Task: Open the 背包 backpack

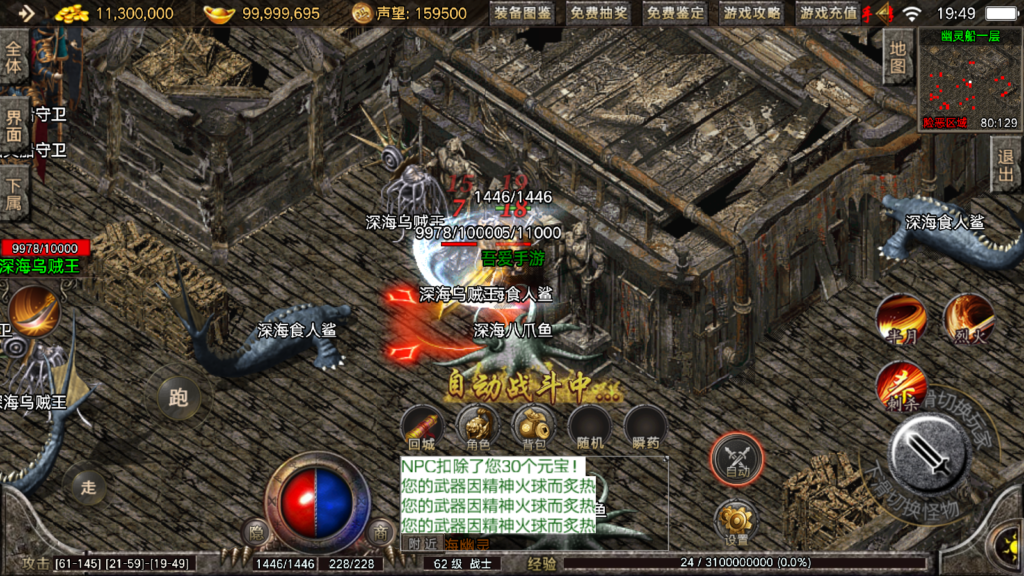Action: click(533, 427)
